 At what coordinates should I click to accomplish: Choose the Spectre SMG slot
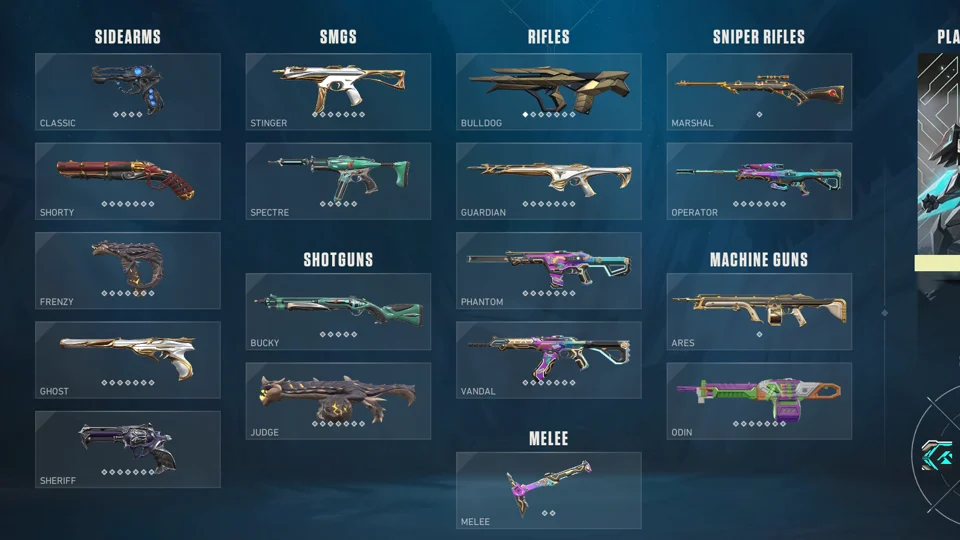(338, 181)
